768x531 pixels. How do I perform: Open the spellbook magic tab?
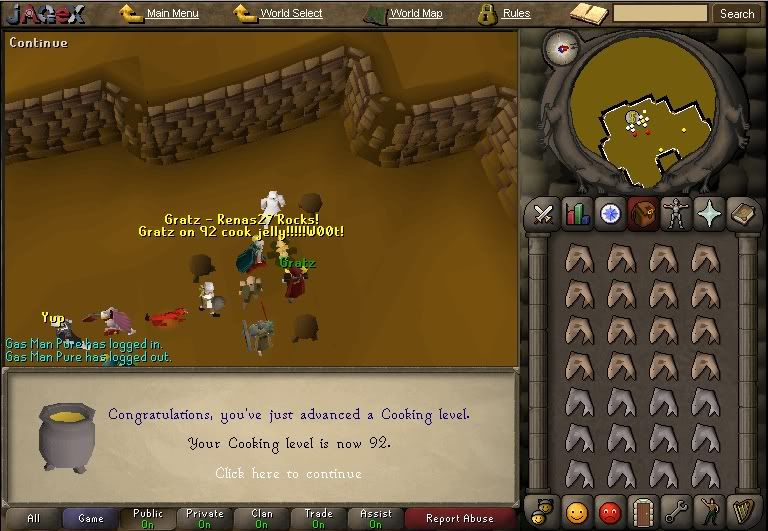(743, 213)
